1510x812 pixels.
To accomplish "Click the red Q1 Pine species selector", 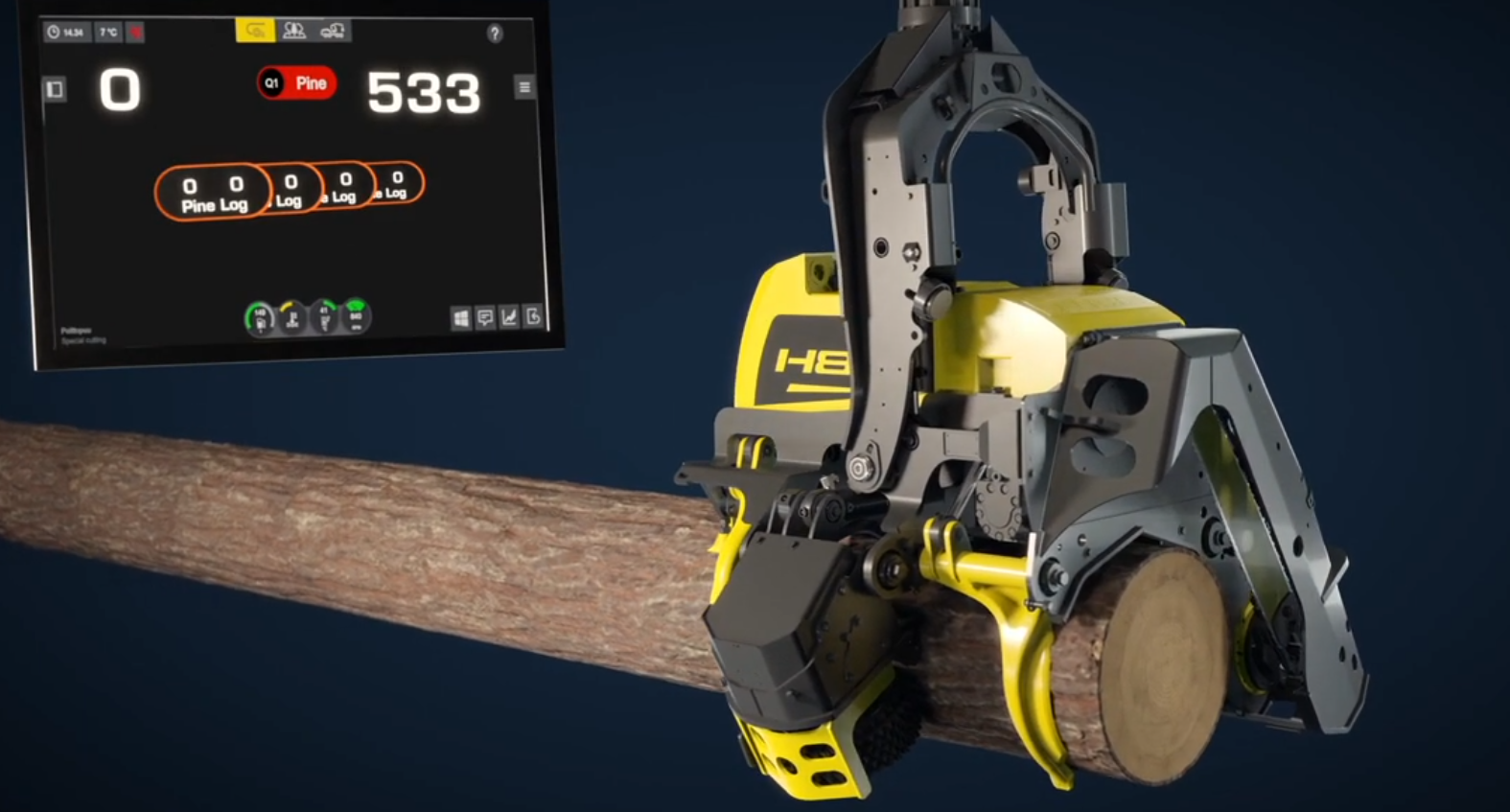I will 297,83.
